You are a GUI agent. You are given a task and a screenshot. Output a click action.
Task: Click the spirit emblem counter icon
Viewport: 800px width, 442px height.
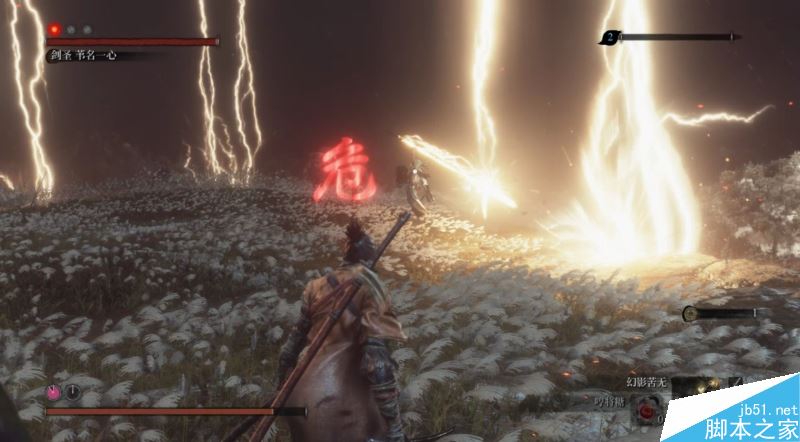[609, 38]
